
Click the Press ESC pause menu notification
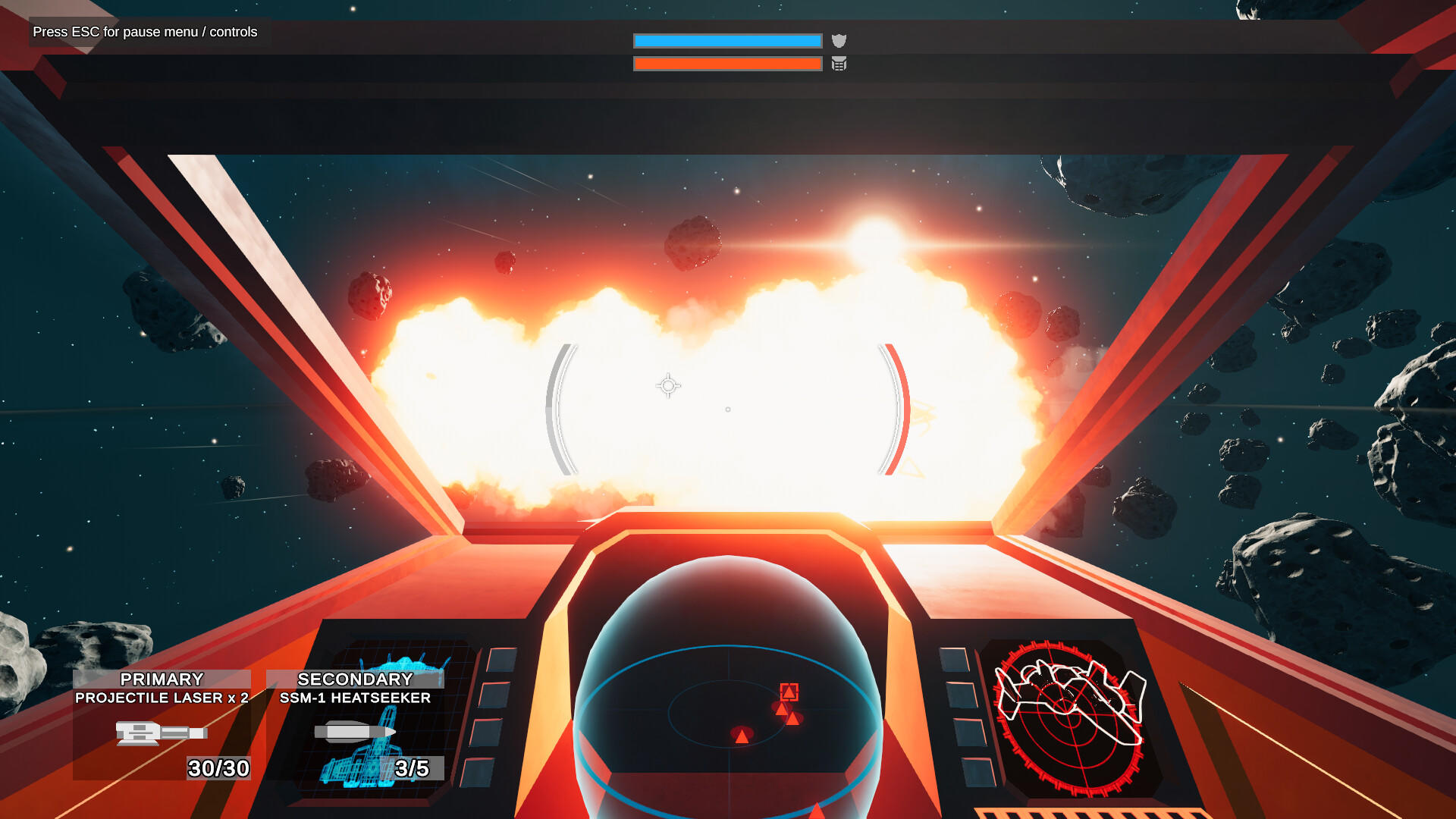click(x=144, y=32)
